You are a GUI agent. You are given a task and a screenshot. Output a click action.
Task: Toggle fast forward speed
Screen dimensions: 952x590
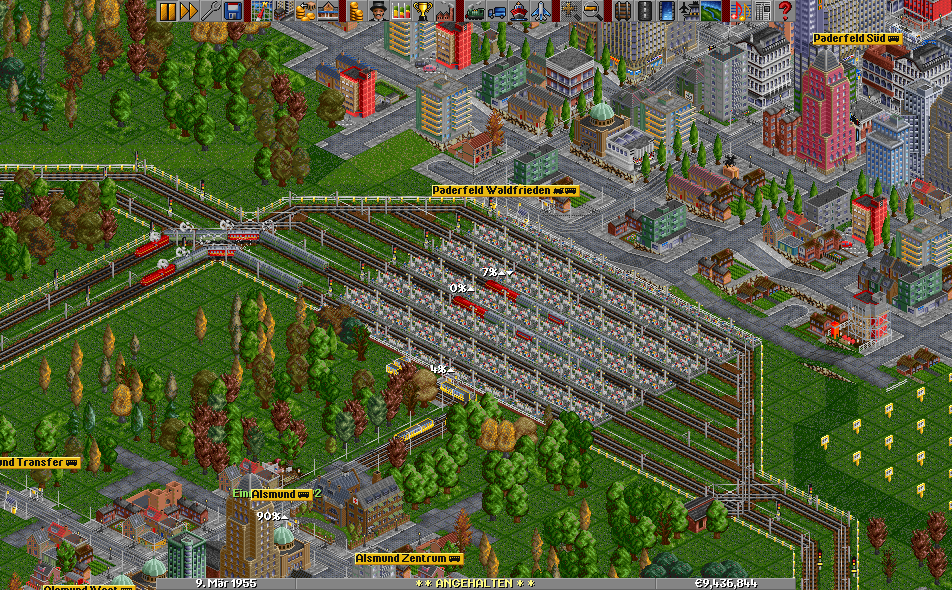[x=189, y=11]
